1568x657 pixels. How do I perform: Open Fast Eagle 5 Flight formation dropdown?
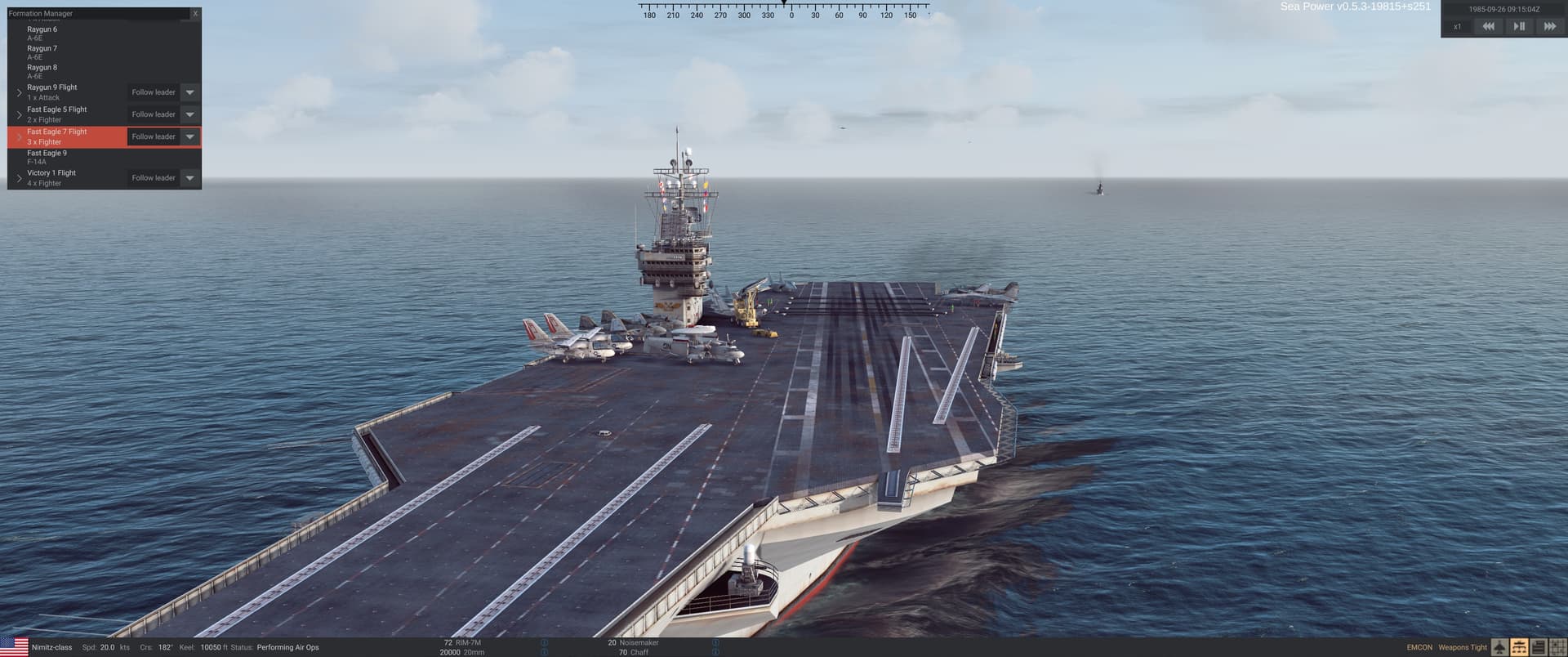[x=189, y=114]
